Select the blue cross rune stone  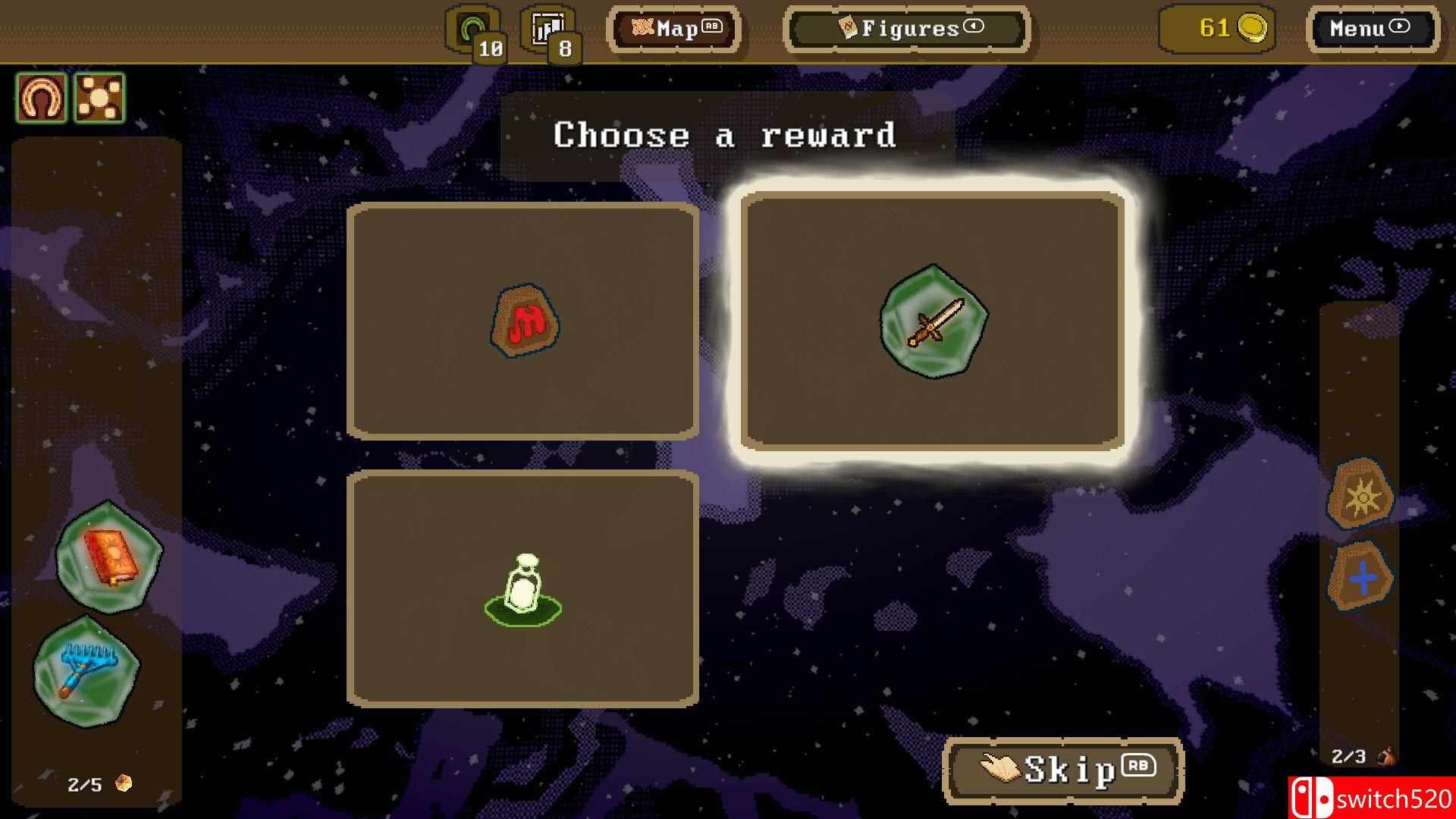pos(1361,578)
